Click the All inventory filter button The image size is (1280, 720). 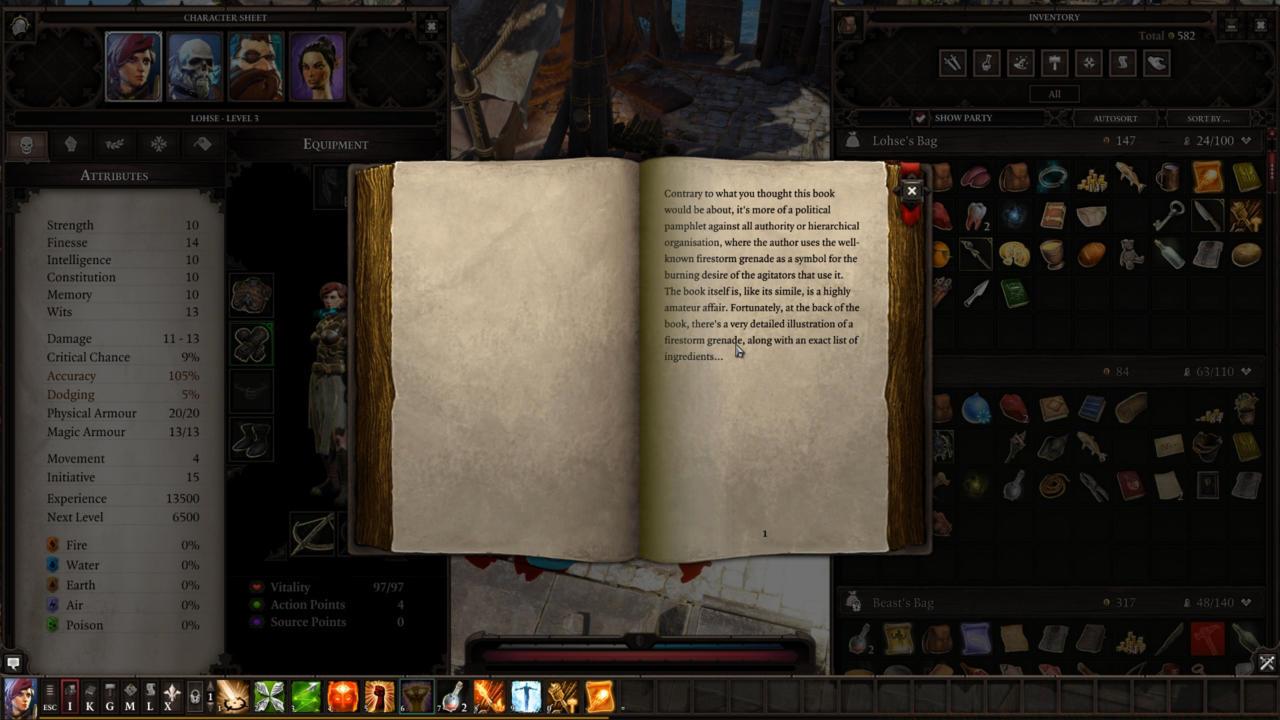pyautogui.click(x=1055, y=93)
